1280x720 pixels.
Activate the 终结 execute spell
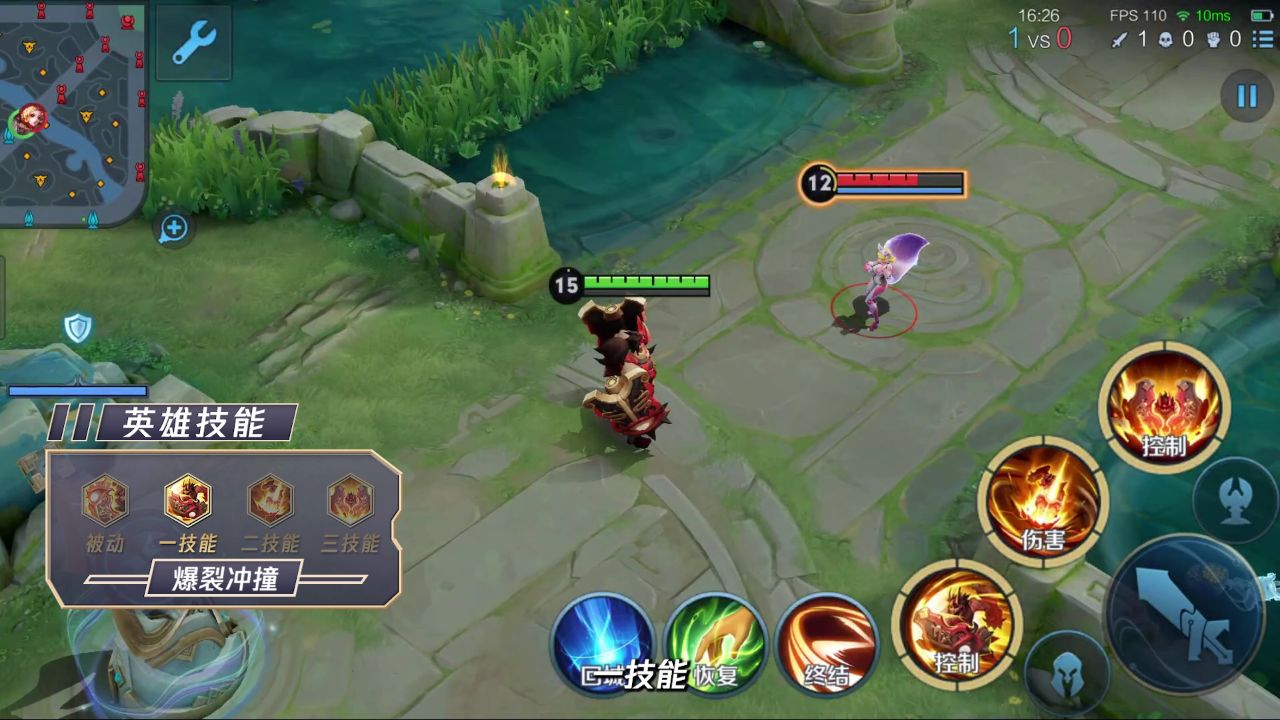pyautogui.click(x=826, y=645)
